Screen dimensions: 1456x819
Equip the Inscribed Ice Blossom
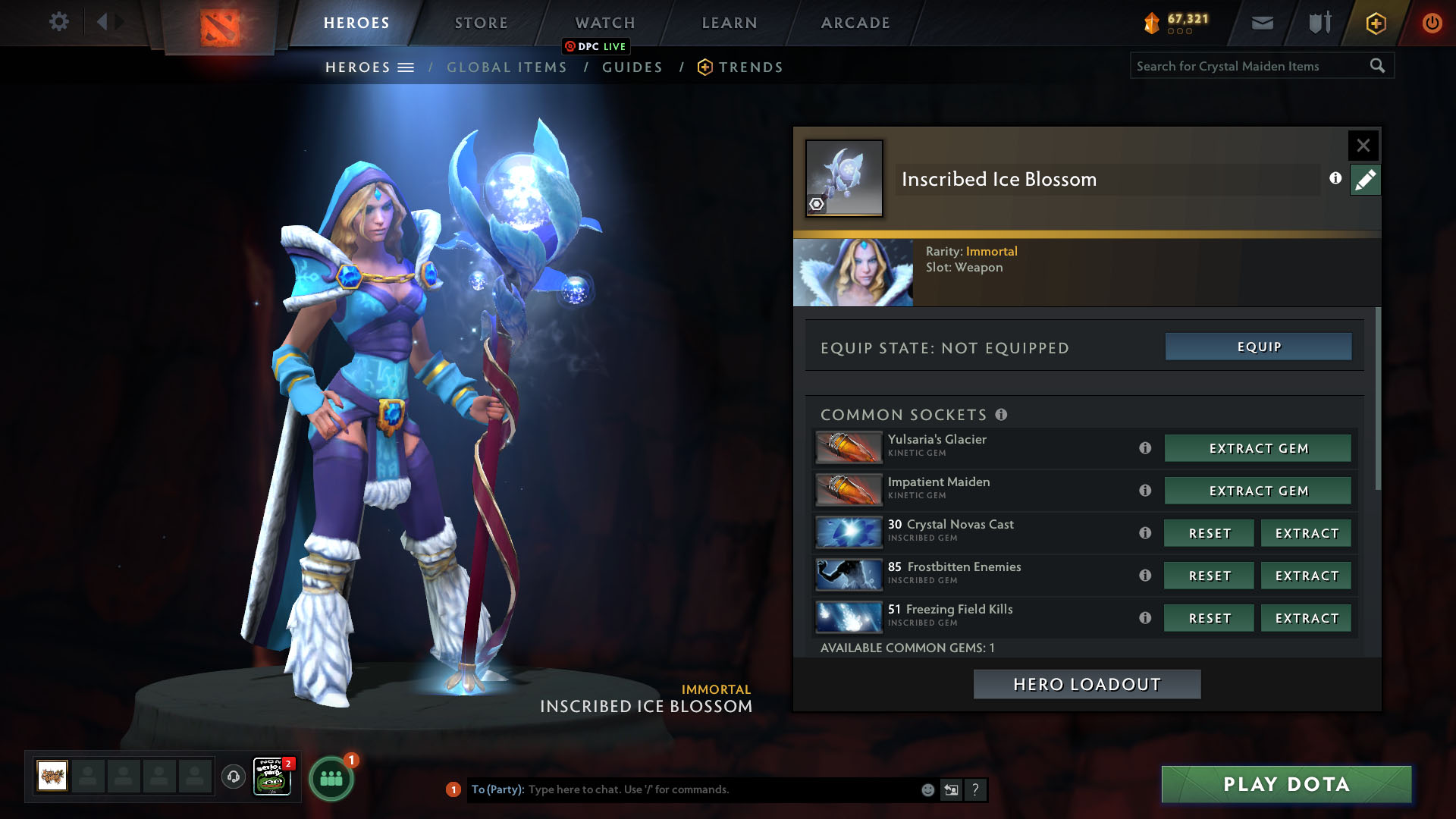[x=1258, y=347]
